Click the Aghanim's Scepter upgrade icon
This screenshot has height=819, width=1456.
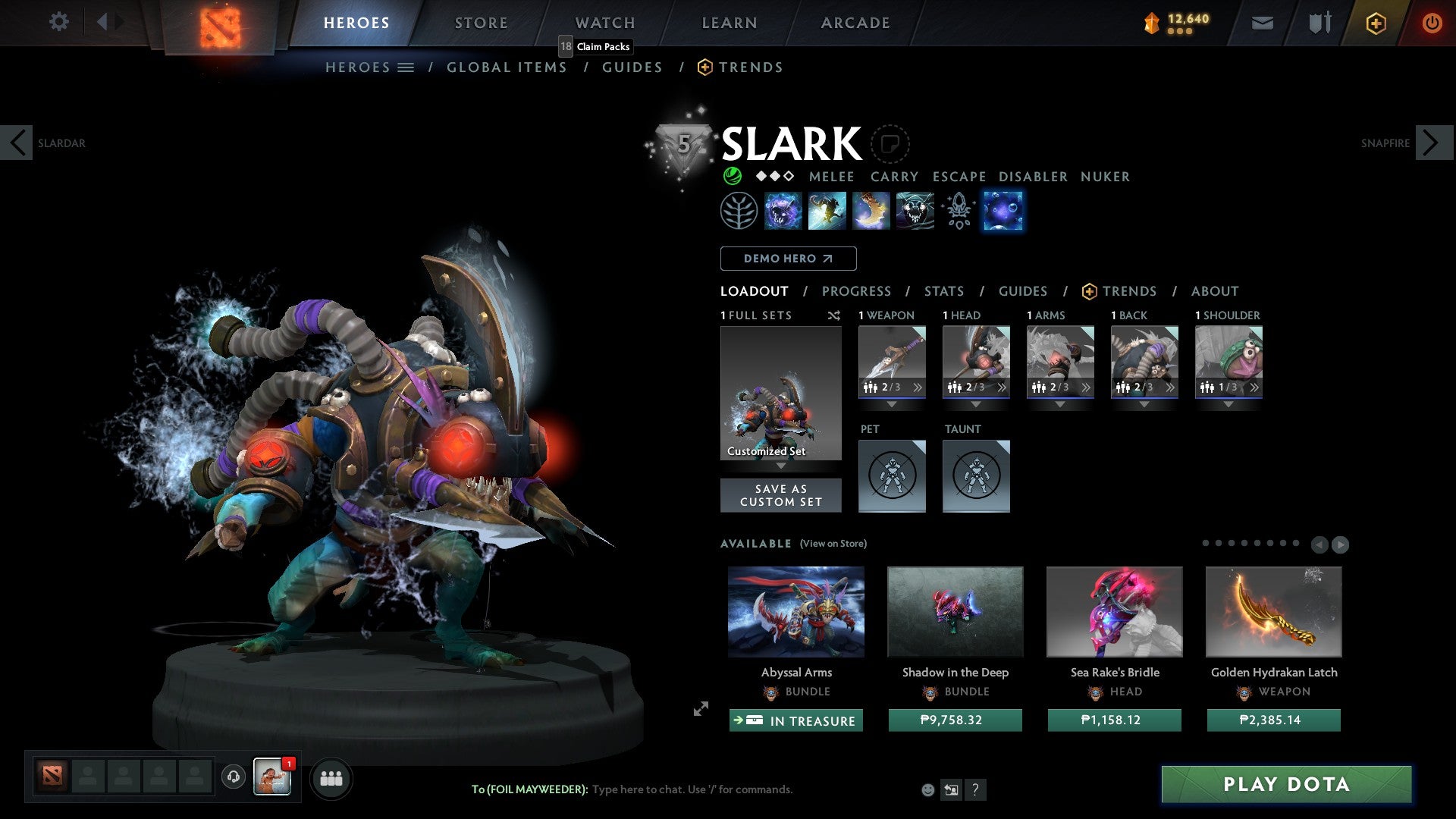click(x=959, y=211)
